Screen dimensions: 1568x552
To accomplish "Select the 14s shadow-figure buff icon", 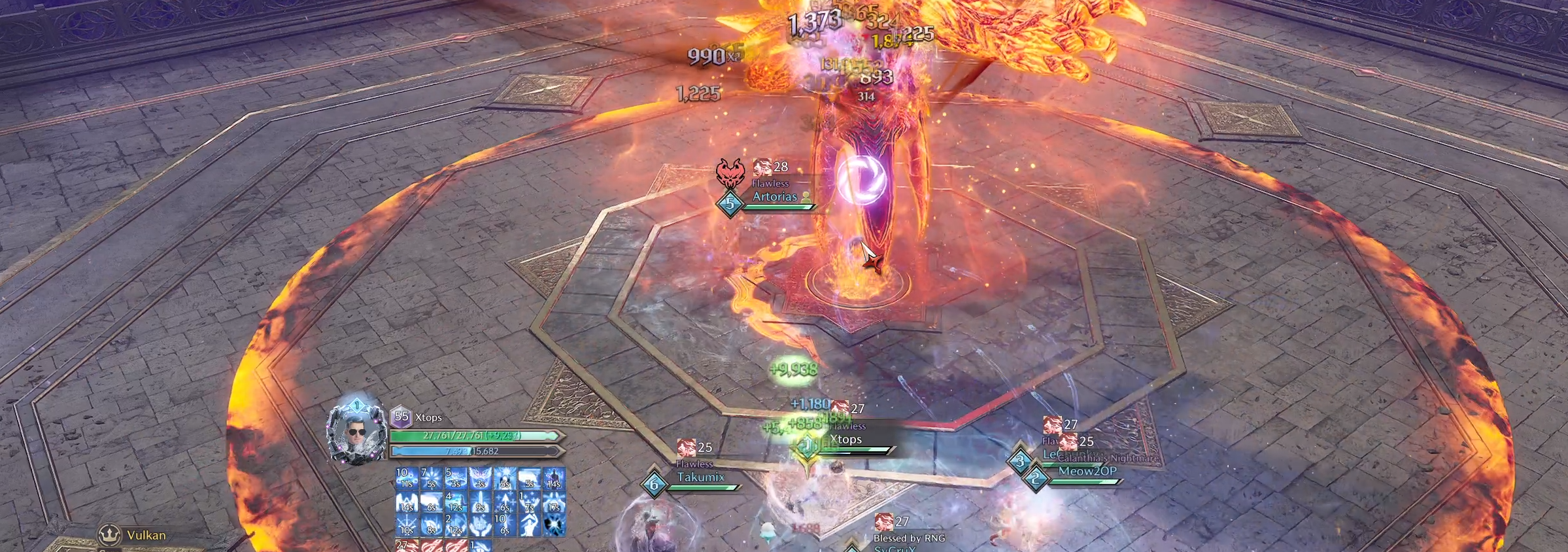I will click(553, 477).
